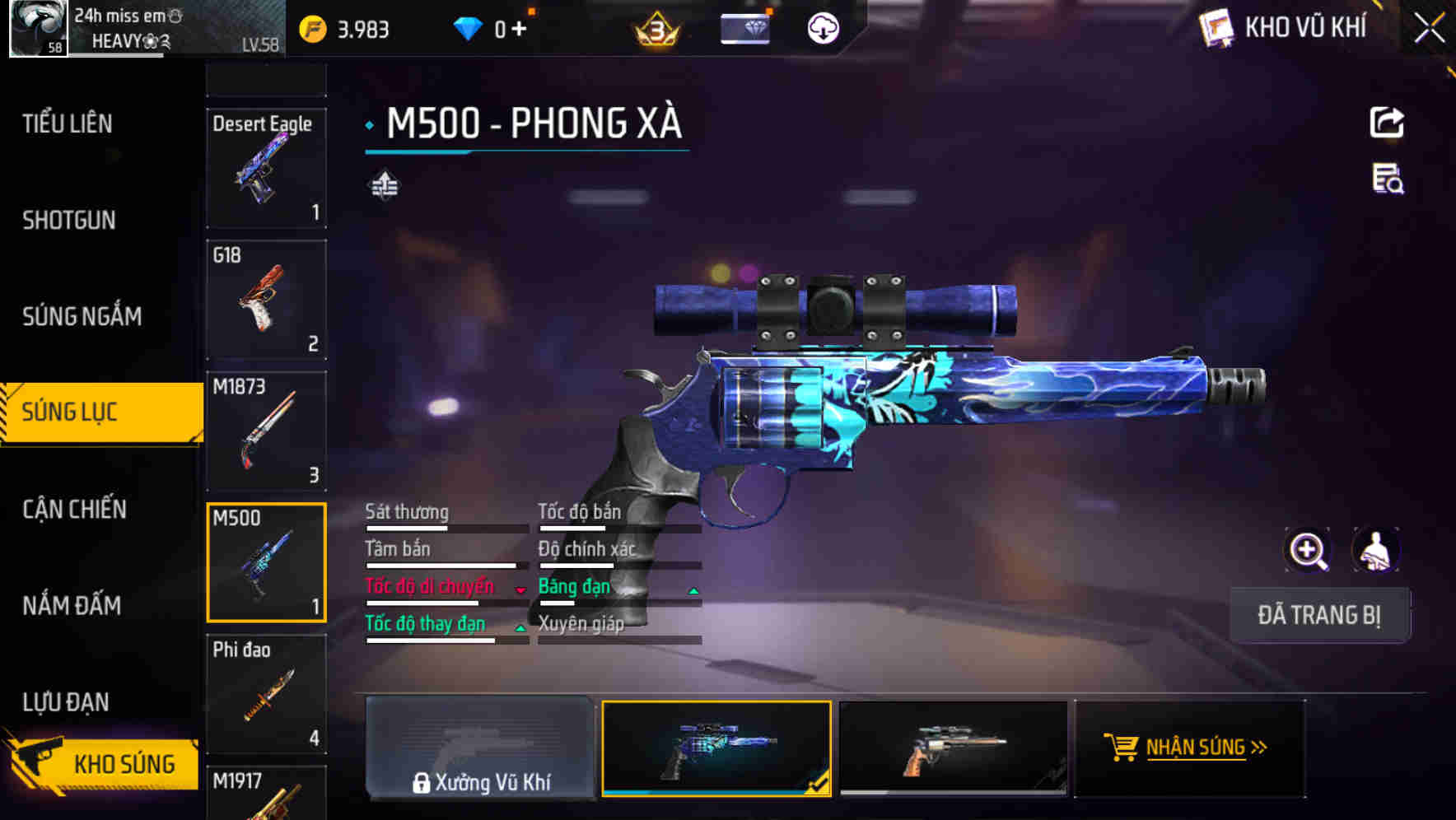Open the gold coin balance
Viewport: 1456px width, 820px height.
[311, 27]
